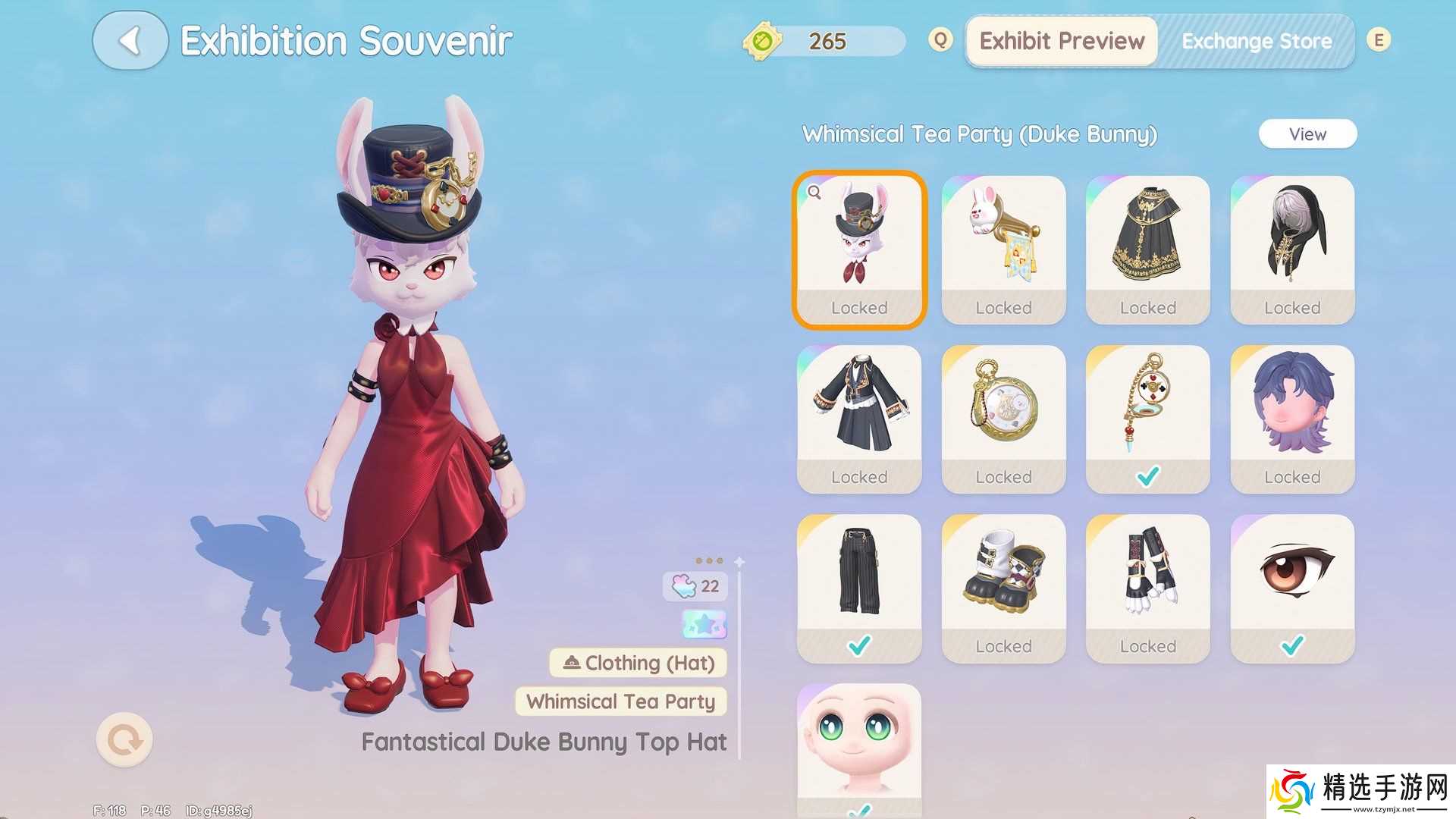Rotate the character with the reset button
Image resolution: width=1456 pixels, height=819 pixels.
click(x=124, y=739)
